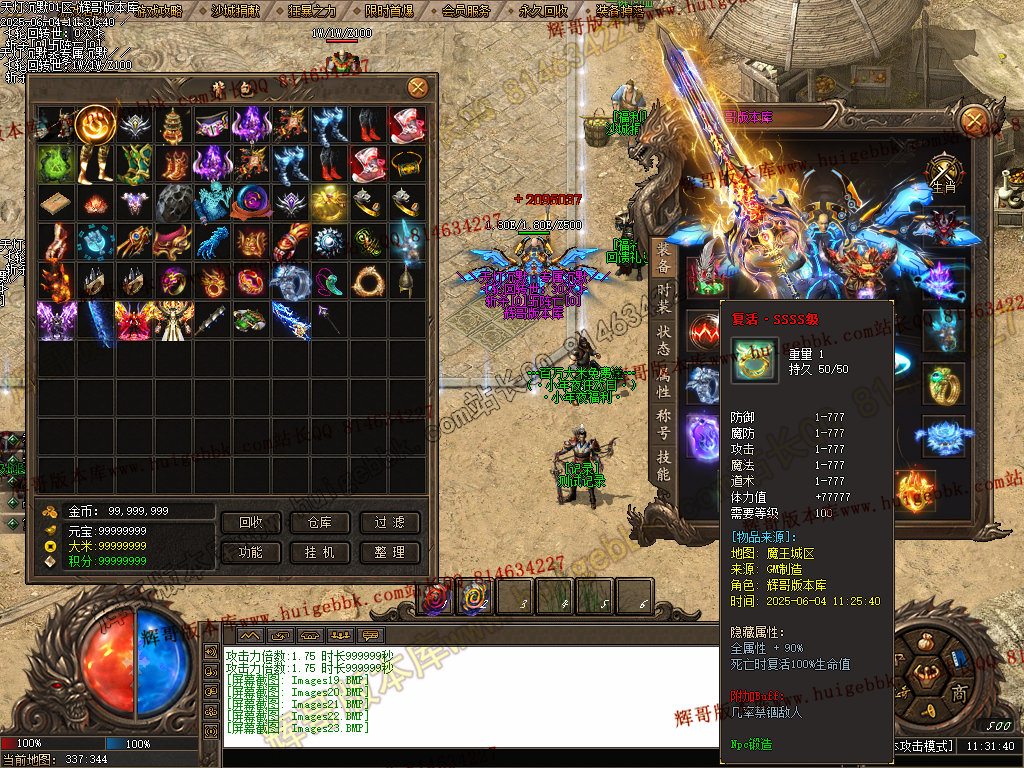Close the backpack window
1024x768 pixels.
coord(418,88)
